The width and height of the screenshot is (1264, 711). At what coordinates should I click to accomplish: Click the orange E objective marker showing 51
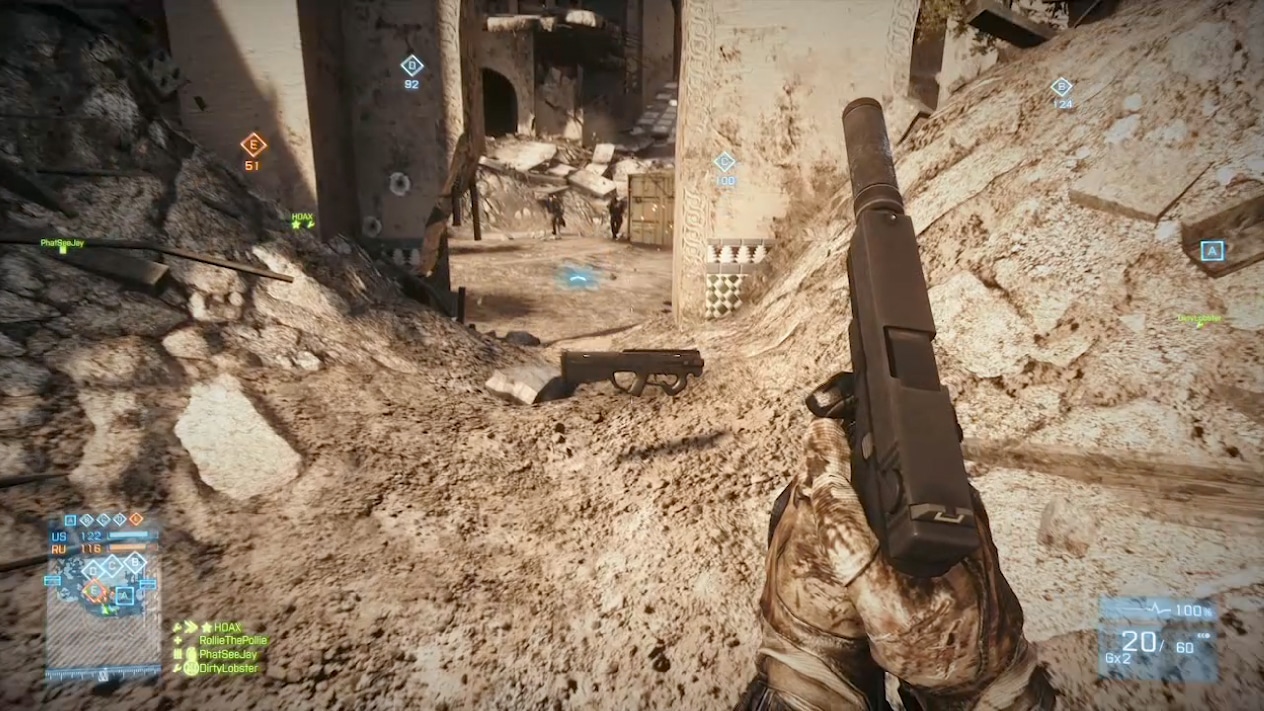[253, 145]
